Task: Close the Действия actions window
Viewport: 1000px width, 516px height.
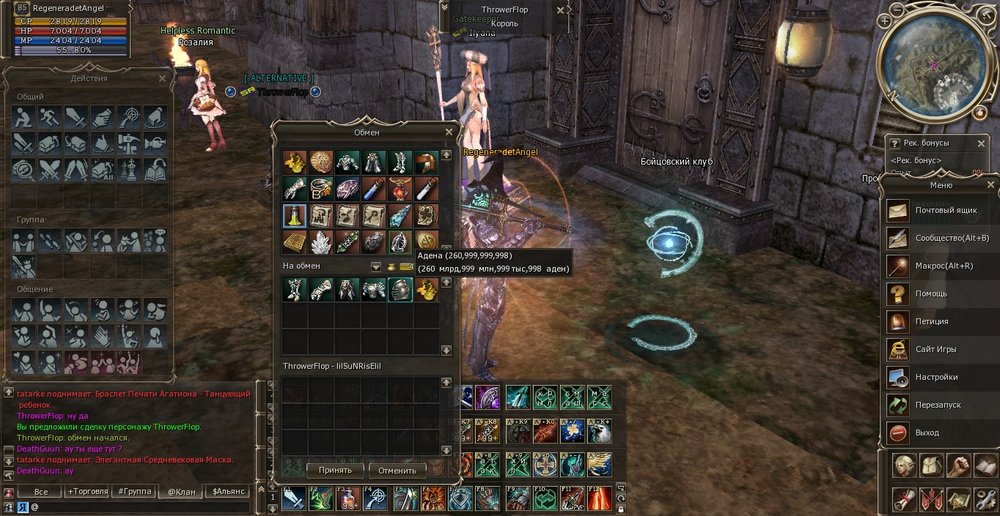Action: click(x=163, y=77)
